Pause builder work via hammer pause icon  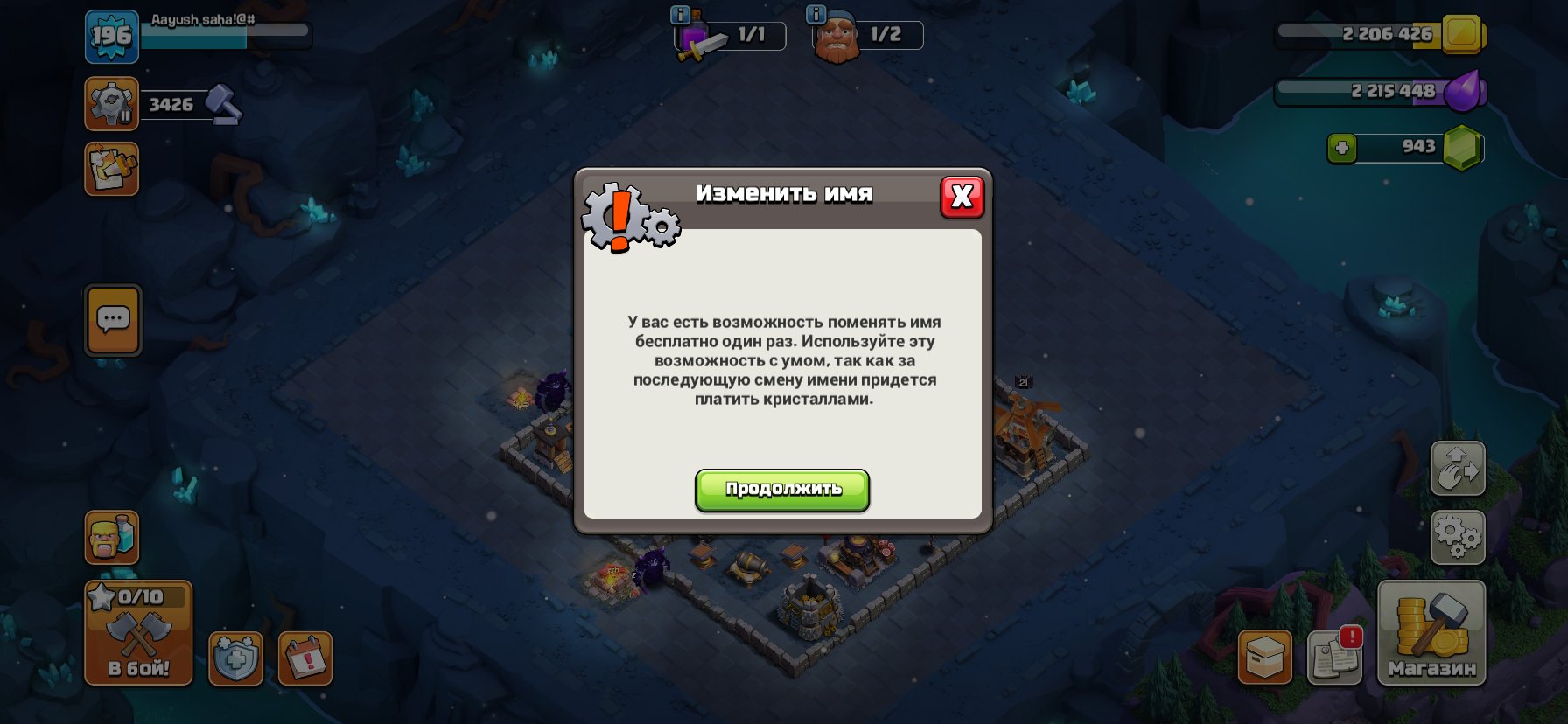(x=110, y=104)
